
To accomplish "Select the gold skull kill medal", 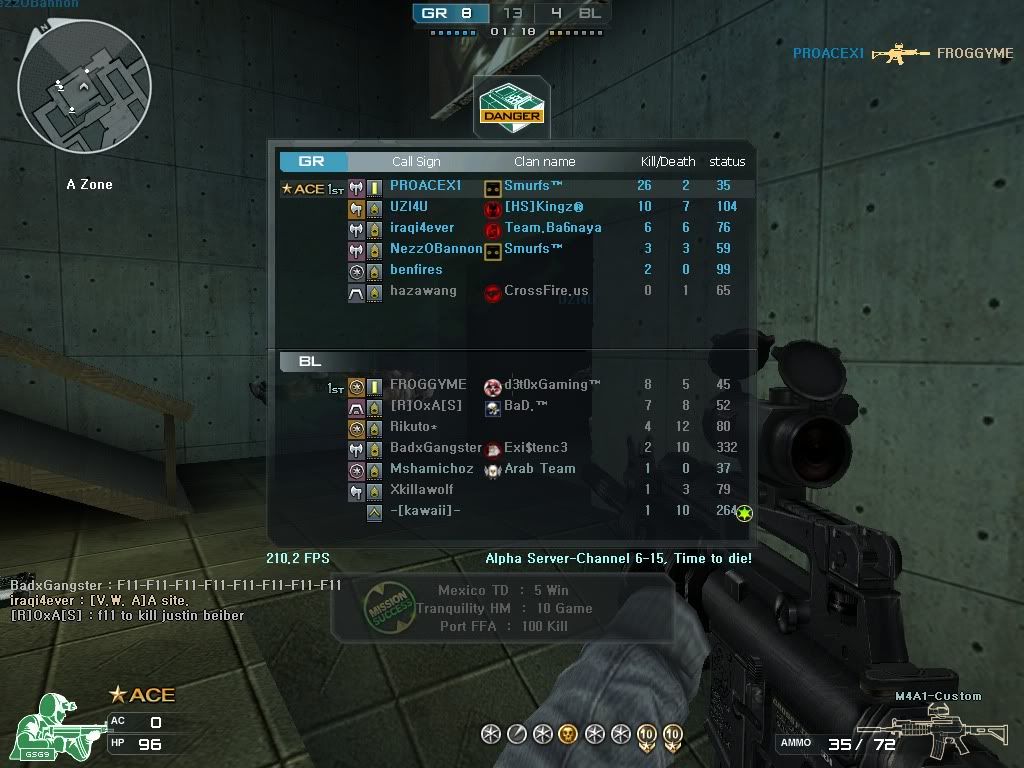I will [567, 735].
